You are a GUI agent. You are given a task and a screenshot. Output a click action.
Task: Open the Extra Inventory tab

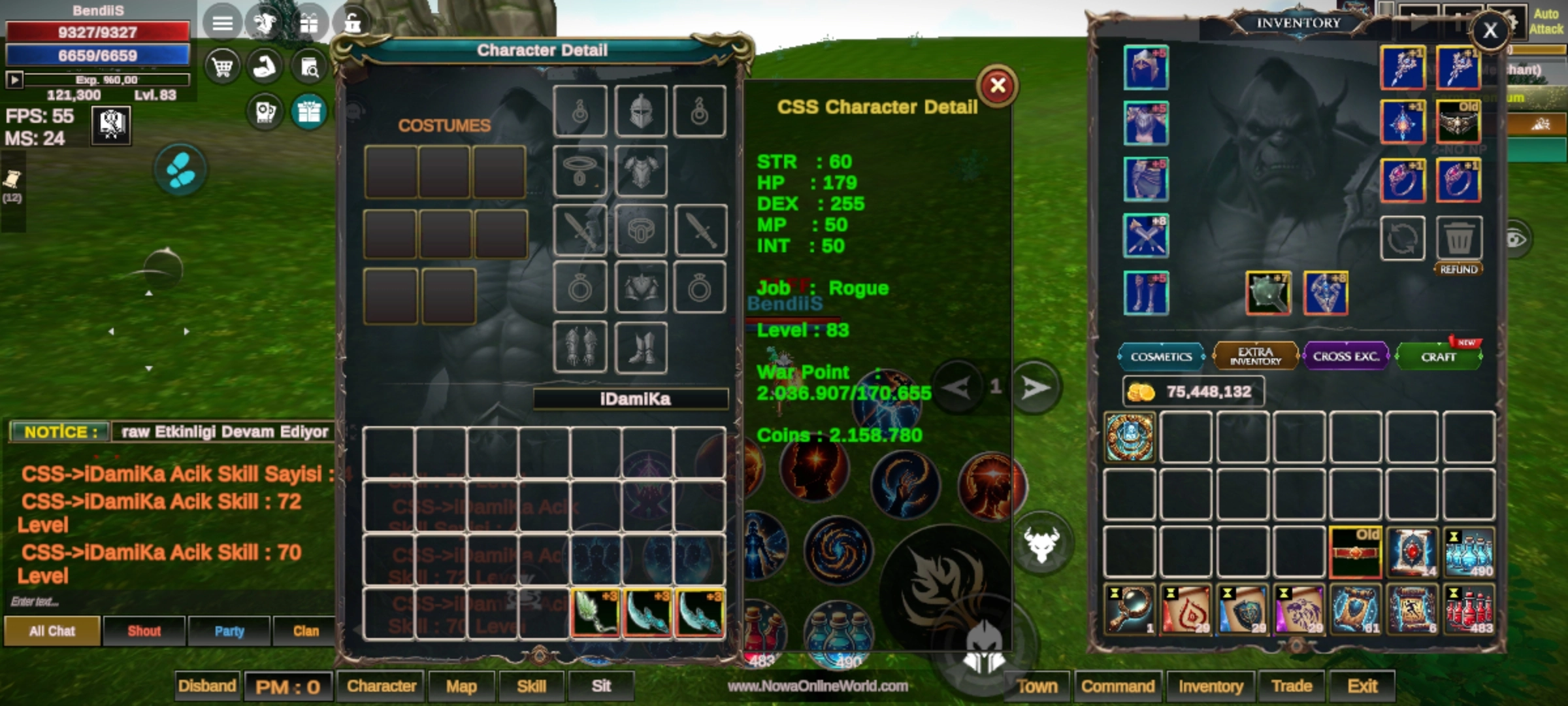pyautogui.click(x=1255, y=356)
